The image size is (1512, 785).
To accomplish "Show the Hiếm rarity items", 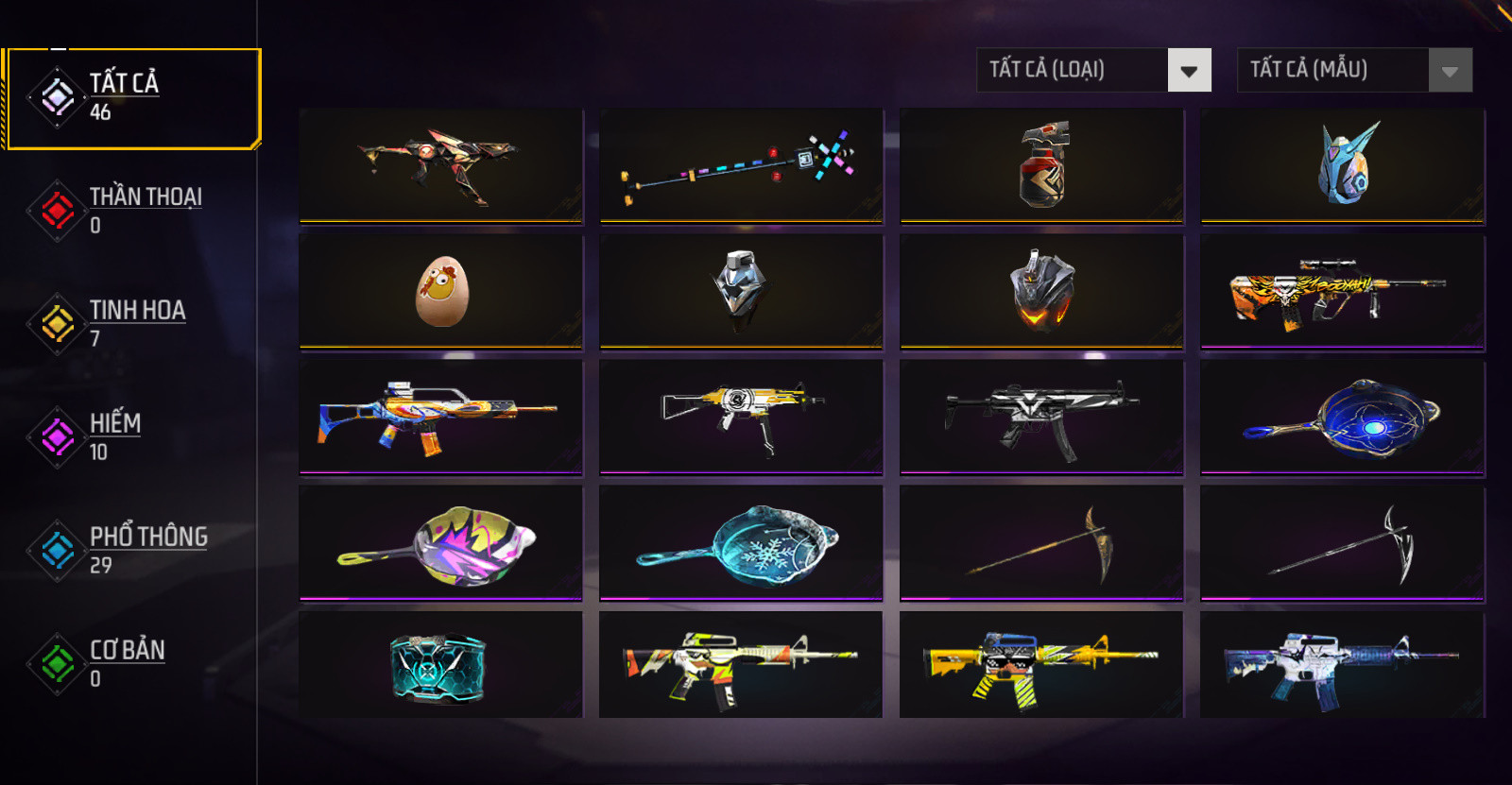I will coord(130,436).
